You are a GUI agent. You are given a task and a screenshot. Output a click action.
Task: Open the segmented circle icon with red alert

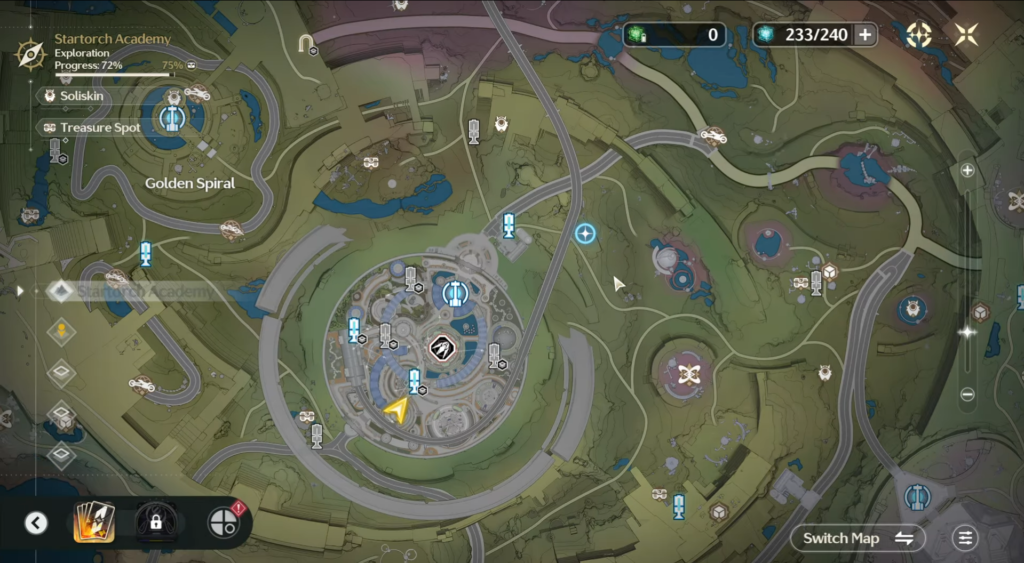[222, 521]
